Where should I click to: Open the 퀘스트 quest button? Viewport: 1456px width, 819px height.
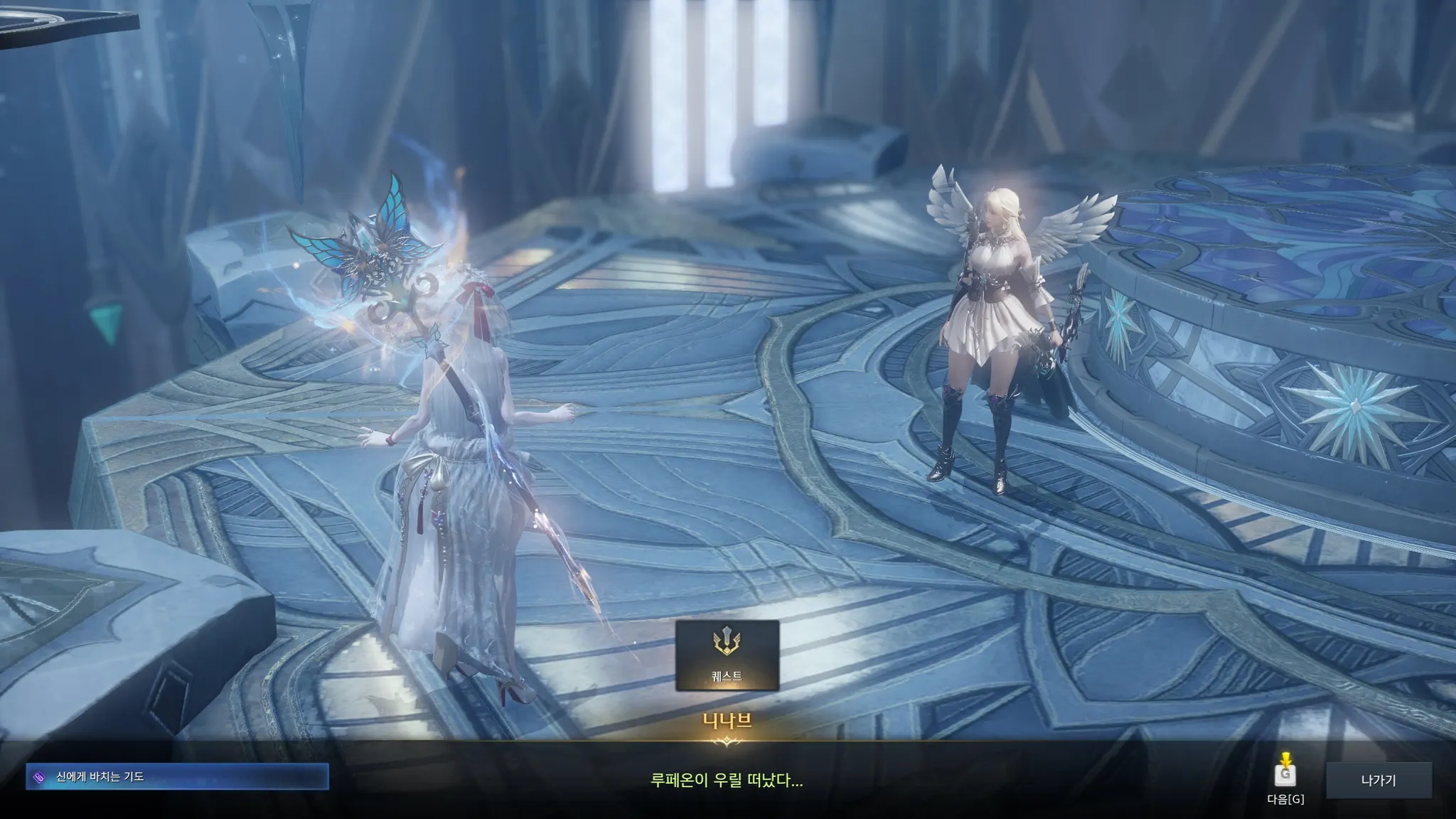pyautogui.click(x=727, y=655)
